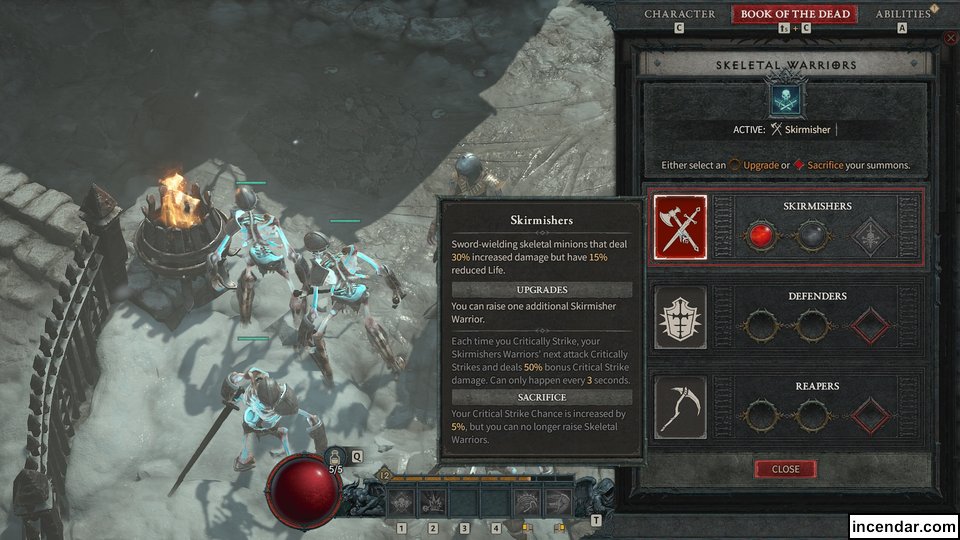Pick the Reapers scythe icon
The height and width of the screenshot is (540, 960).
pos(680,408)
